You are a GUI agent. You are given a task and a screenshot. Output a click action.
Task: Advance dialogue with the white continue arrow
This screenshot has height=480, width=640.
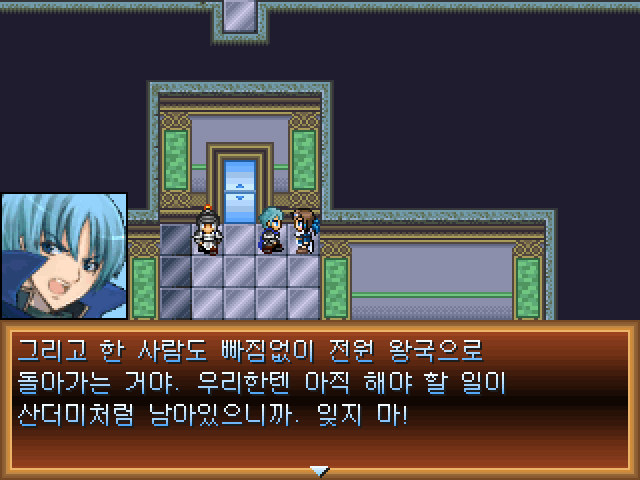click(x=319, y=470)
